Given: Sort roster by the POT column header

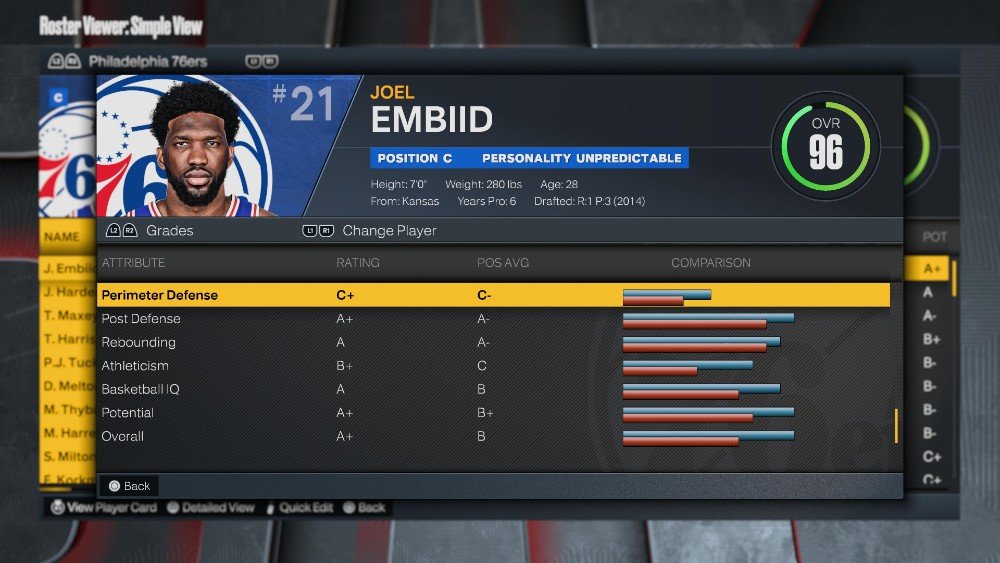Looking at the screenshot, I should click(934, 238).
